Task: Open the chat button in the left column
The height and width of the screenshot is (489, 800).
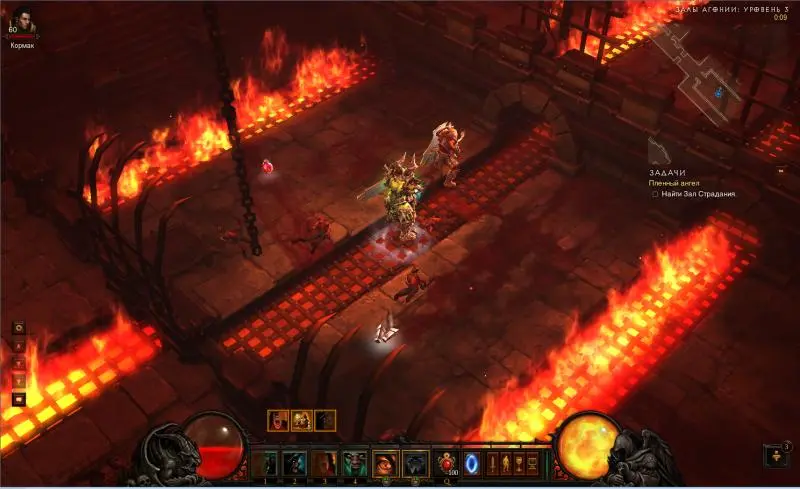Action: pyautogui.click(x=18, y=399)
